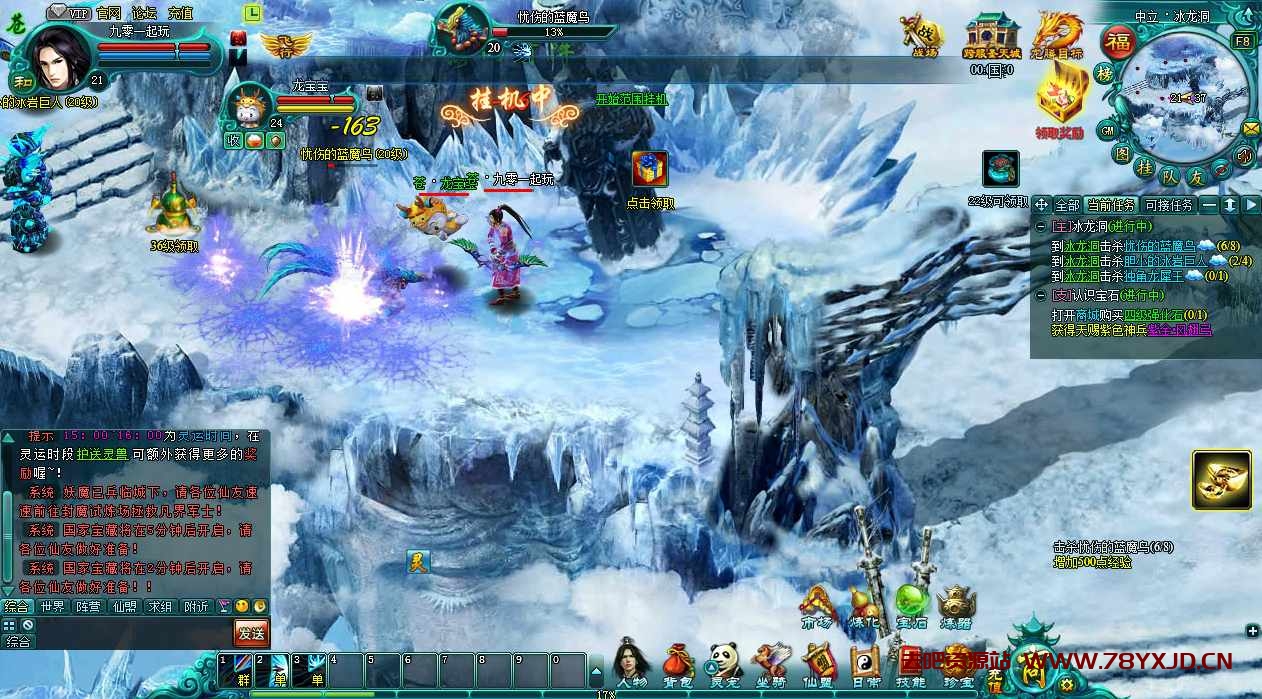Switch chat to the 世界 tab
Image resolution: width=1262 pixels, height=699 pixels.
(53, 606)
